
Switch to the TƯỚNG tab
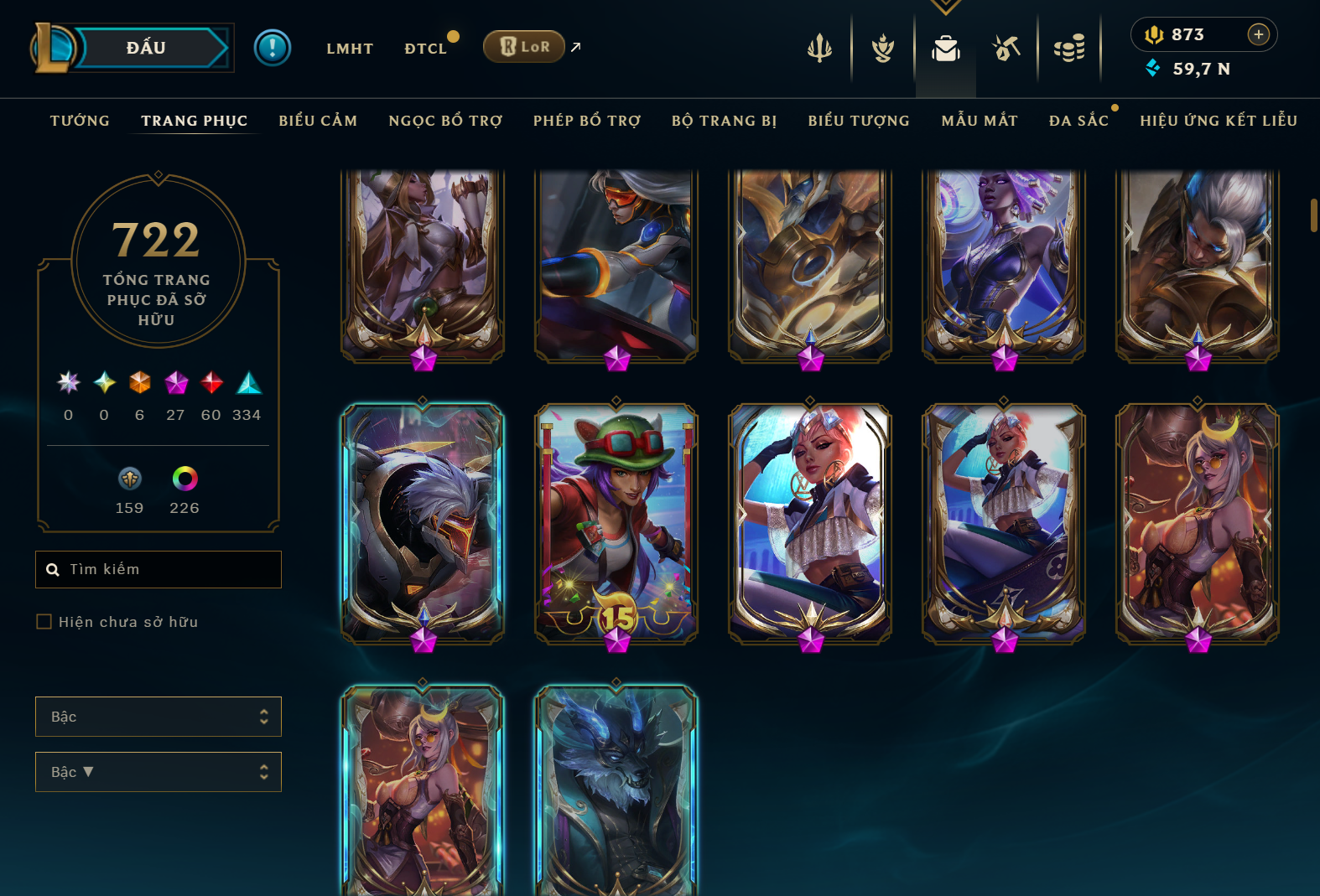click(x=79, y=121)
